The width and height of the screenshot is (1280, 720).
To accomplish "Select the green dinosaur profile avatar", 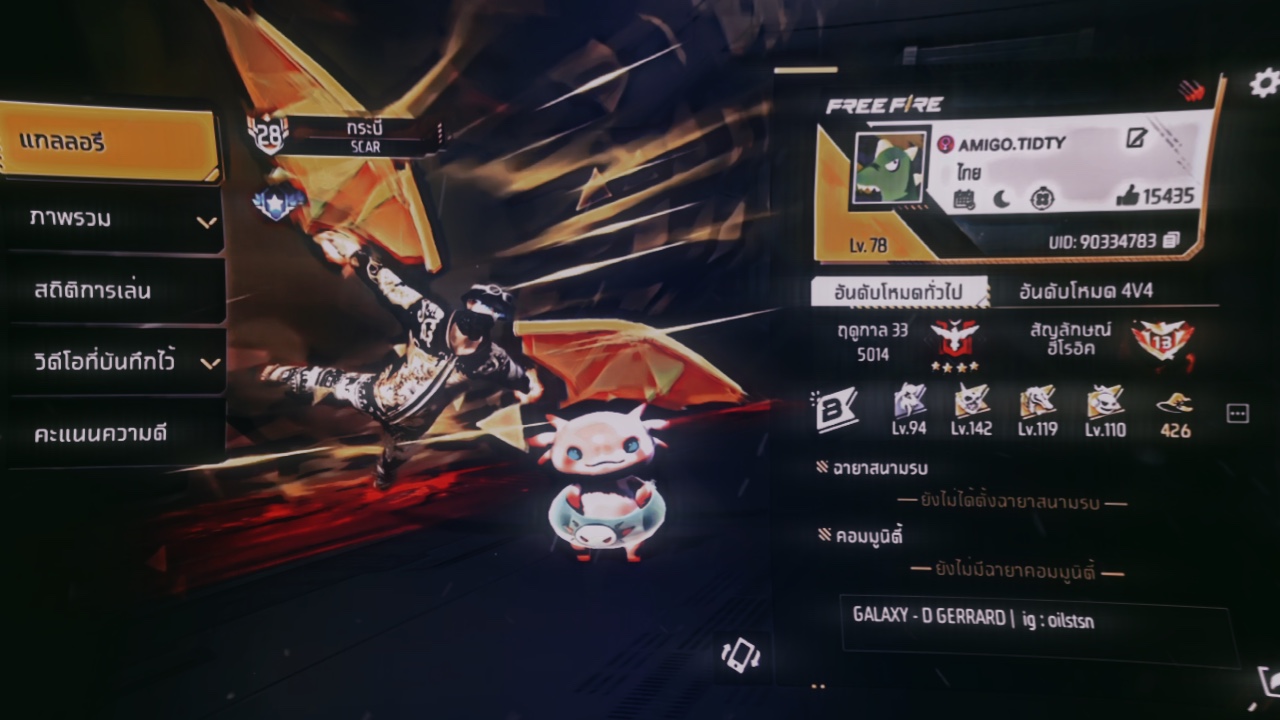I will pos(888,168).
